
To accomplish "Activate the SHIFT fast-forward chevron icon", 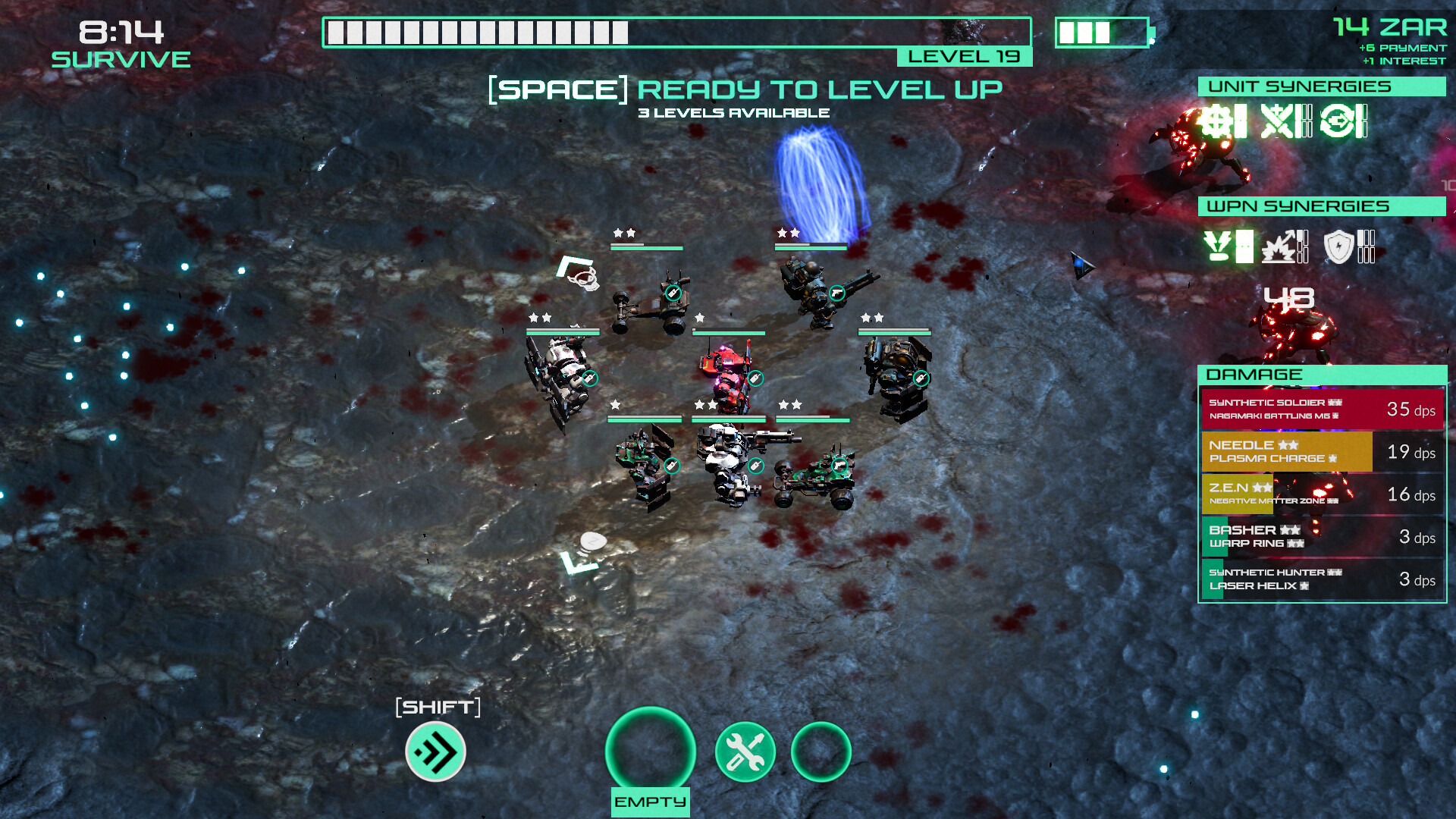I will 434,753.
